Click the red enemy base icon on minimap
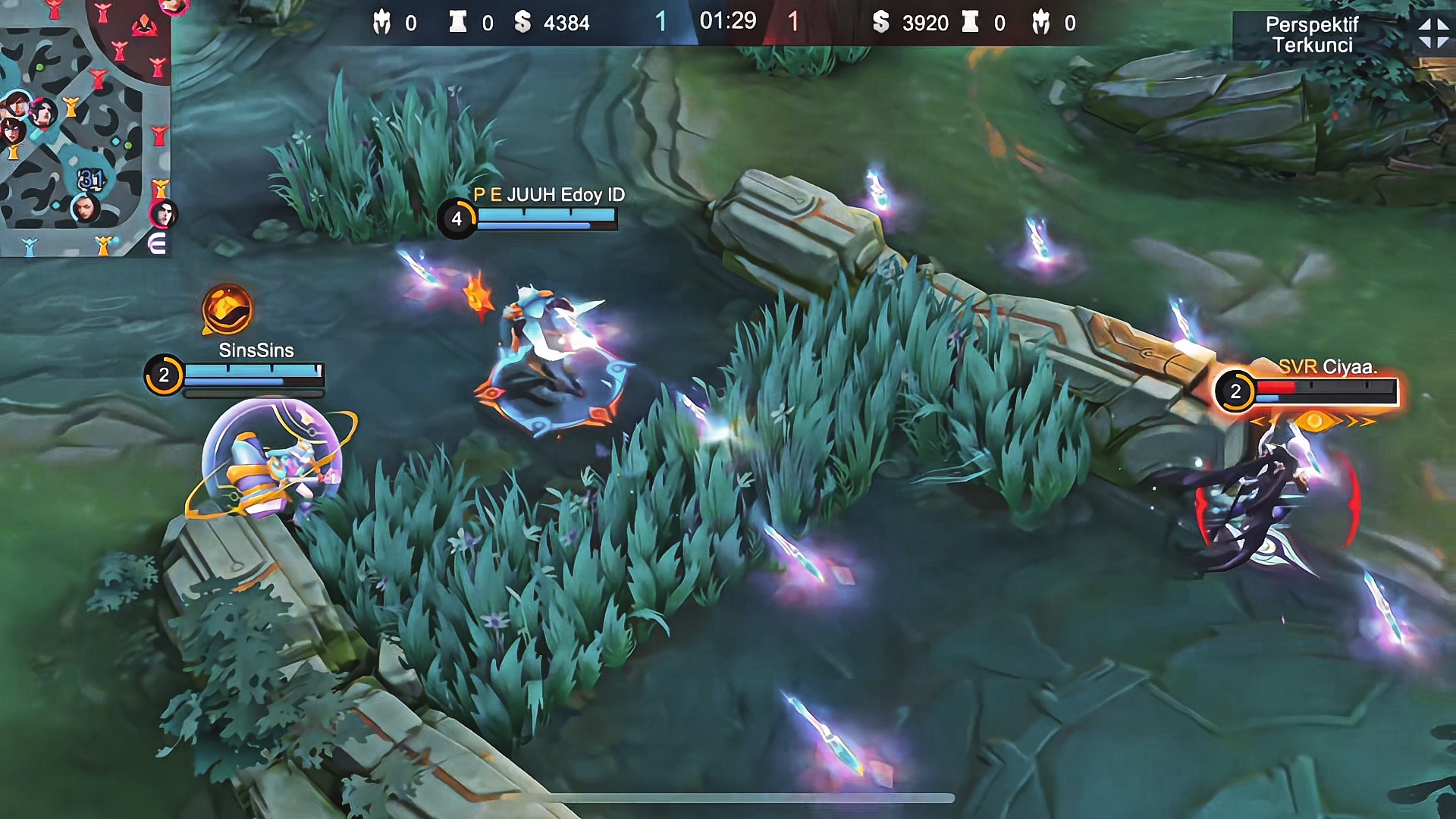1456x819 pixels. point(144,27)
